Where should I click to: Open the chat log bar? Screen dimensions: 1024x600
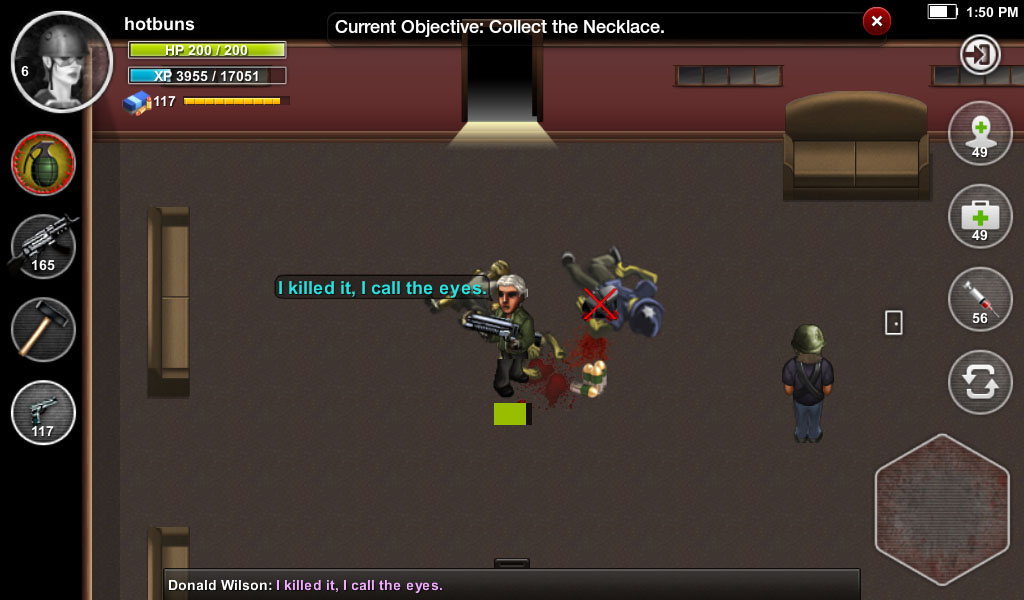coord(511,585)
